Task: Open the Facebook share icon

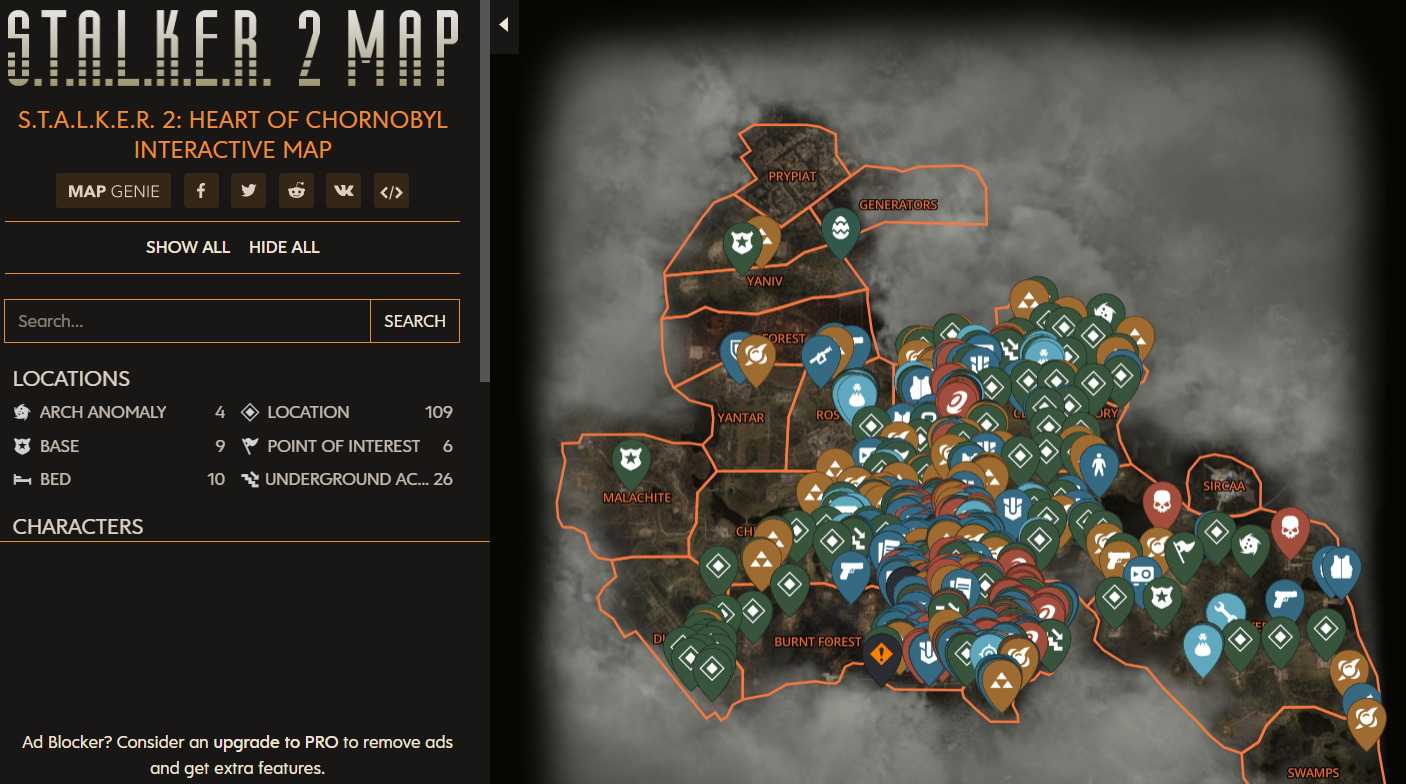Action: tap(201, 190)
